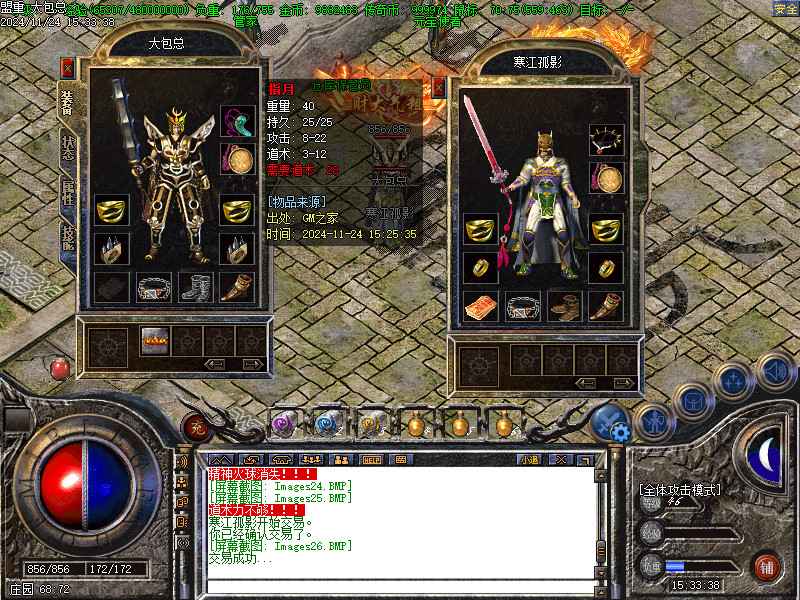Click the 小退 logout button
Image resolution: width=800 pixels, height=600 pixels.
528,459
